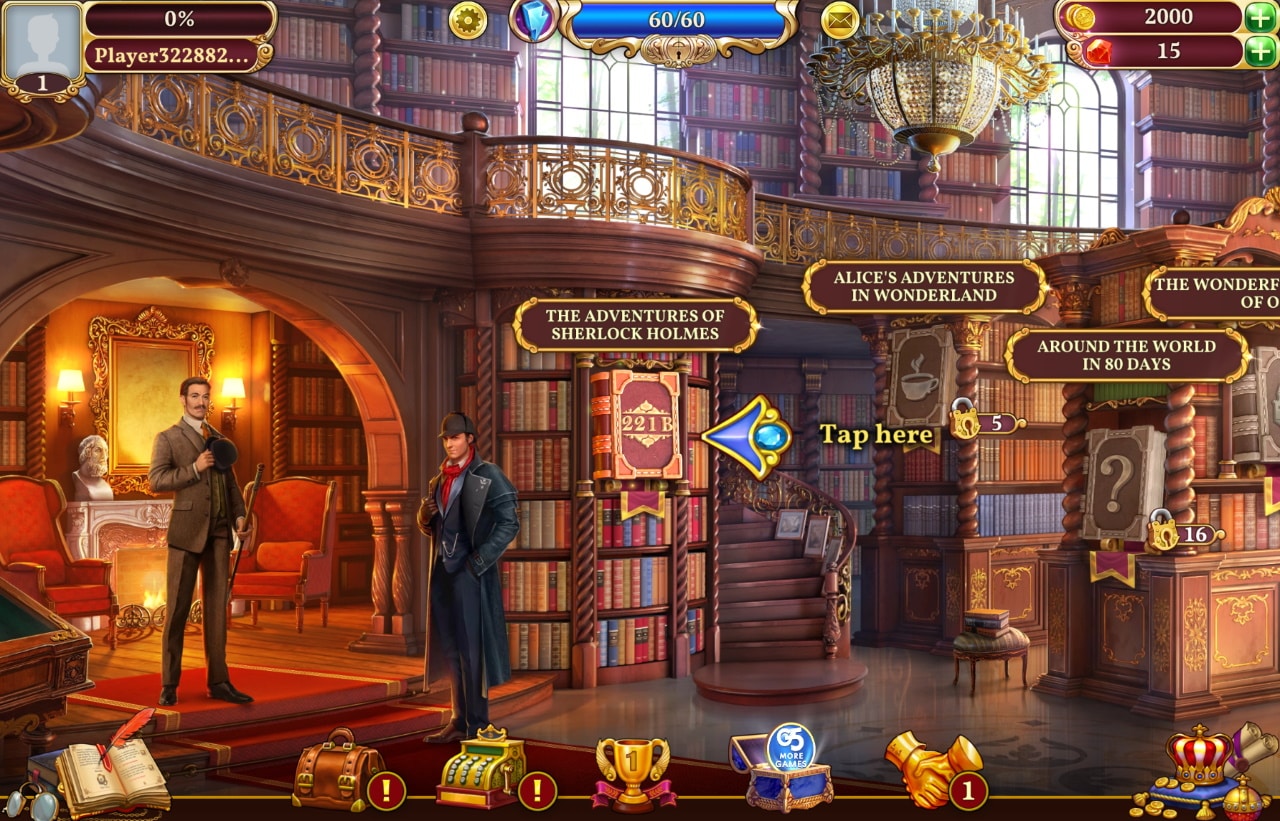Image resolution: width=1280 pixels, height=821 pixels.
Task: View the gold trophy achievements
Action: coord(632,772)
